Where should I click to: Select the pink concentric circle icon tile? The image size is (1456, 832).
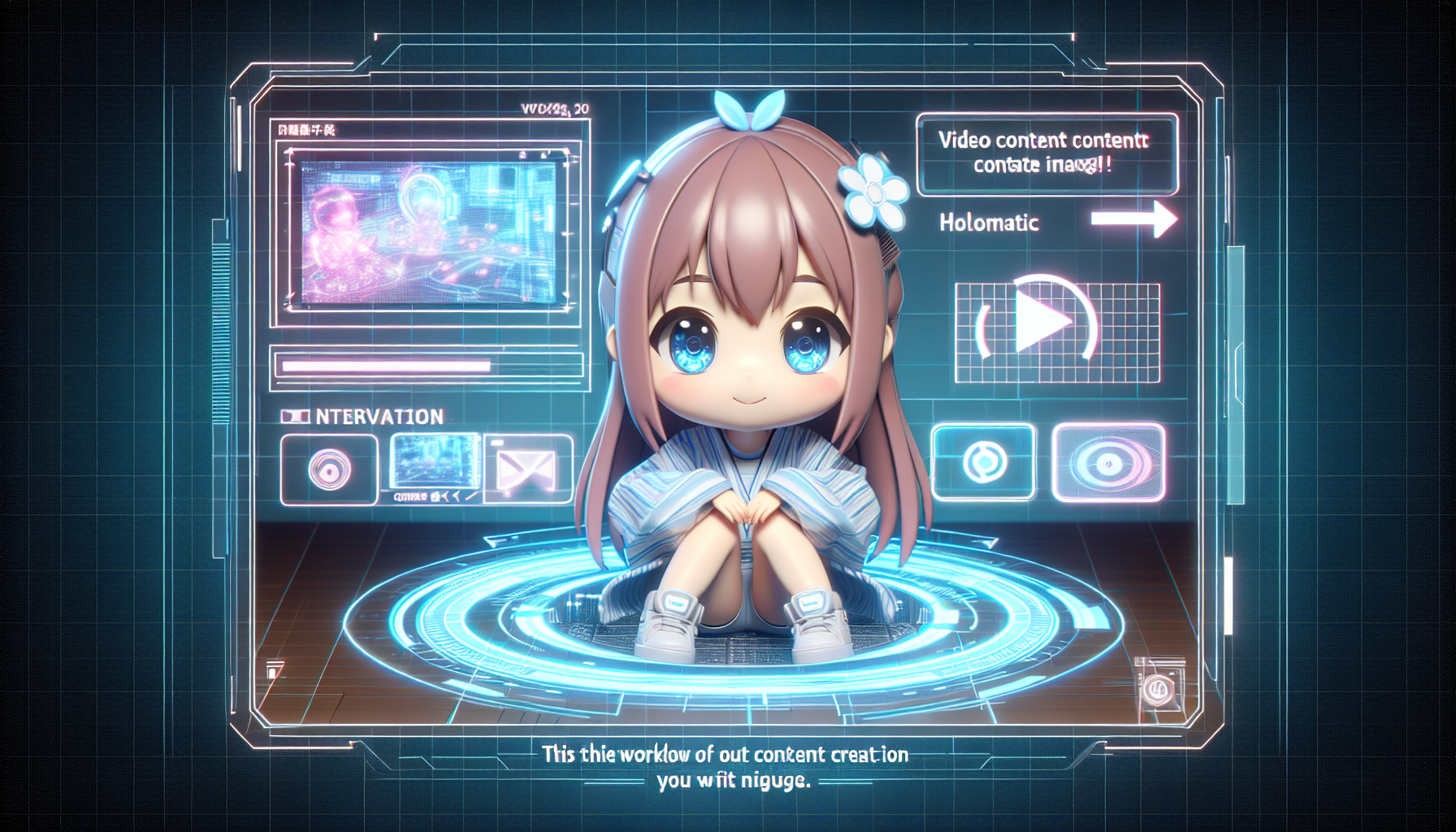click(329, 469)
